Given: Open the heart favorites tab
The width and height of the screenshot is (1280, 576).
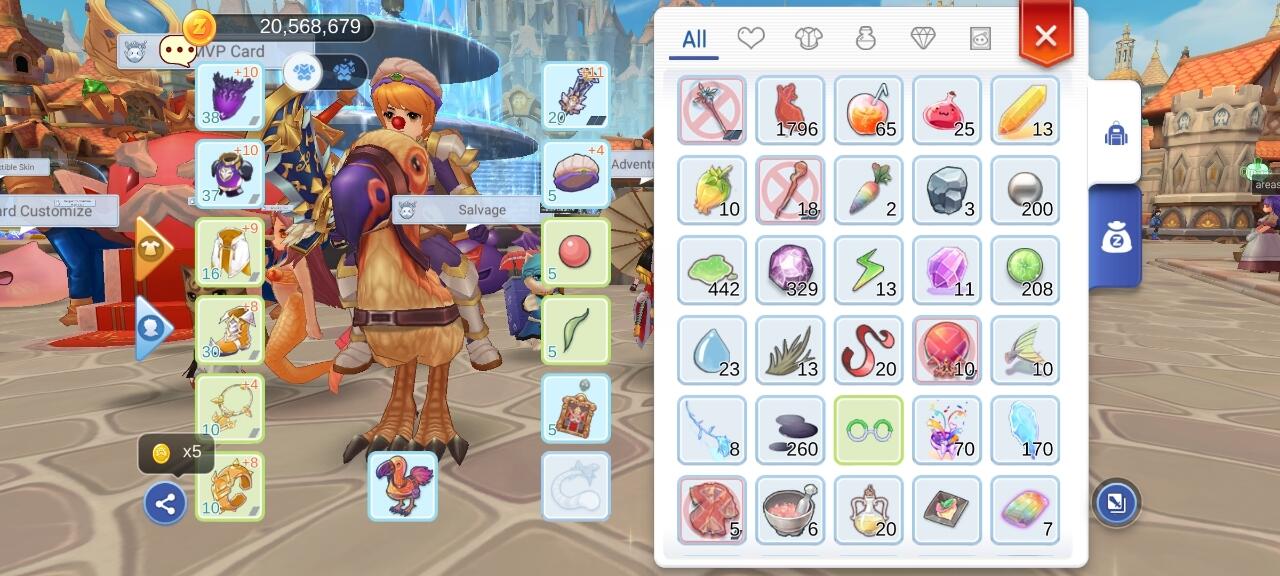Looking at the screenshot, I should click(x=751, y=38).
